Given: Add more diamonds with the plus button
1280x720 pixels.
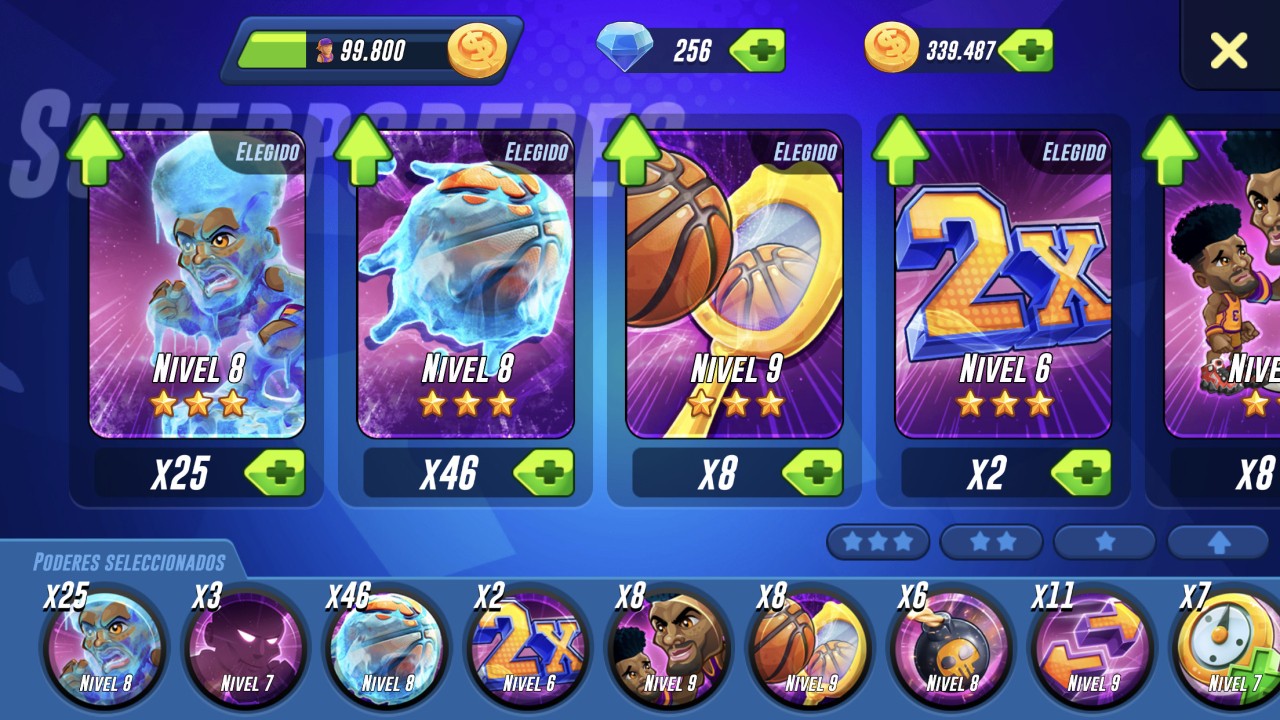Looking at the screenshot, I should pos(758,50).
